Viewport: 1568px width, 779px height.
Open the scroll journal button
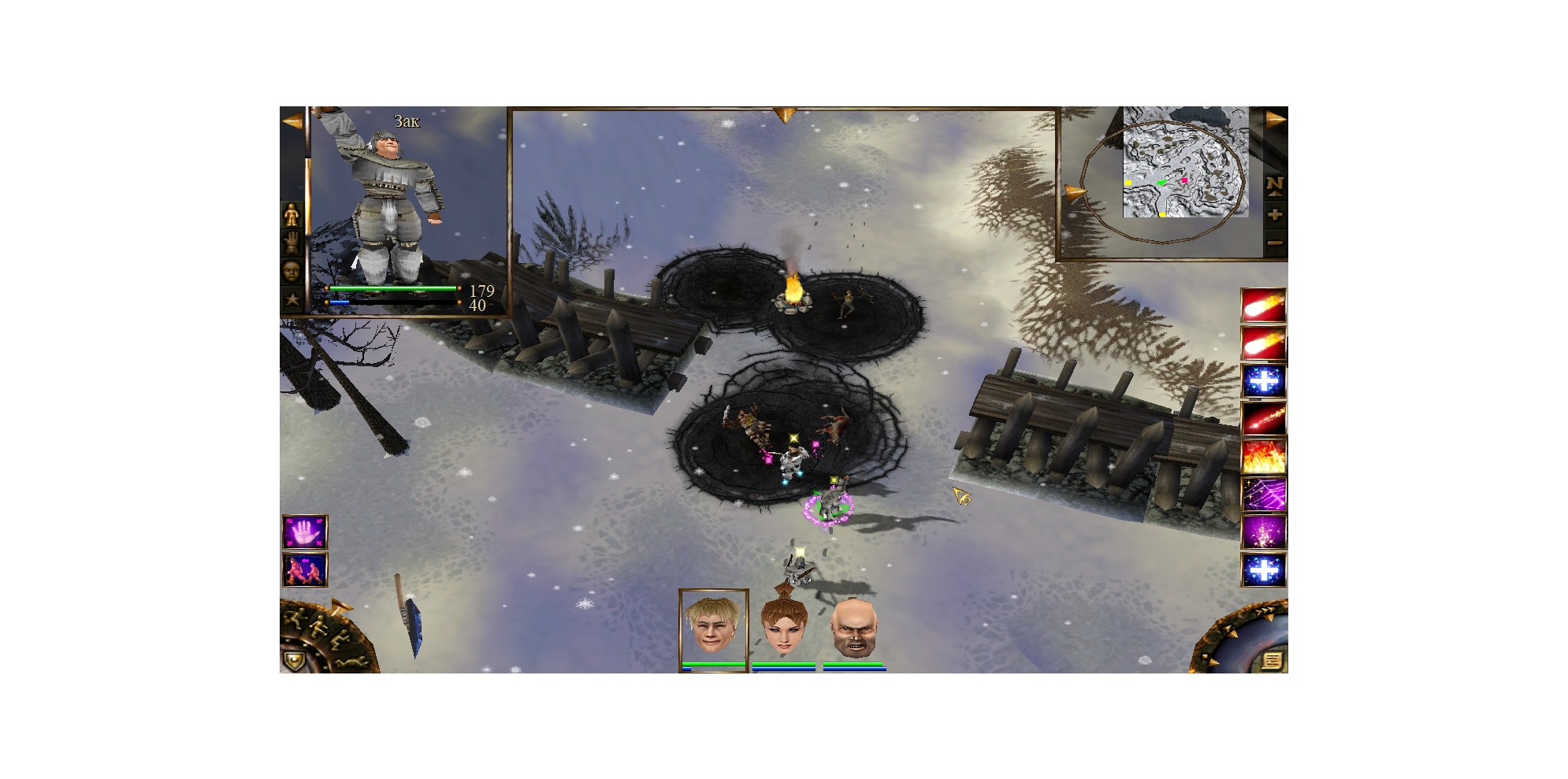(1271, 660)
